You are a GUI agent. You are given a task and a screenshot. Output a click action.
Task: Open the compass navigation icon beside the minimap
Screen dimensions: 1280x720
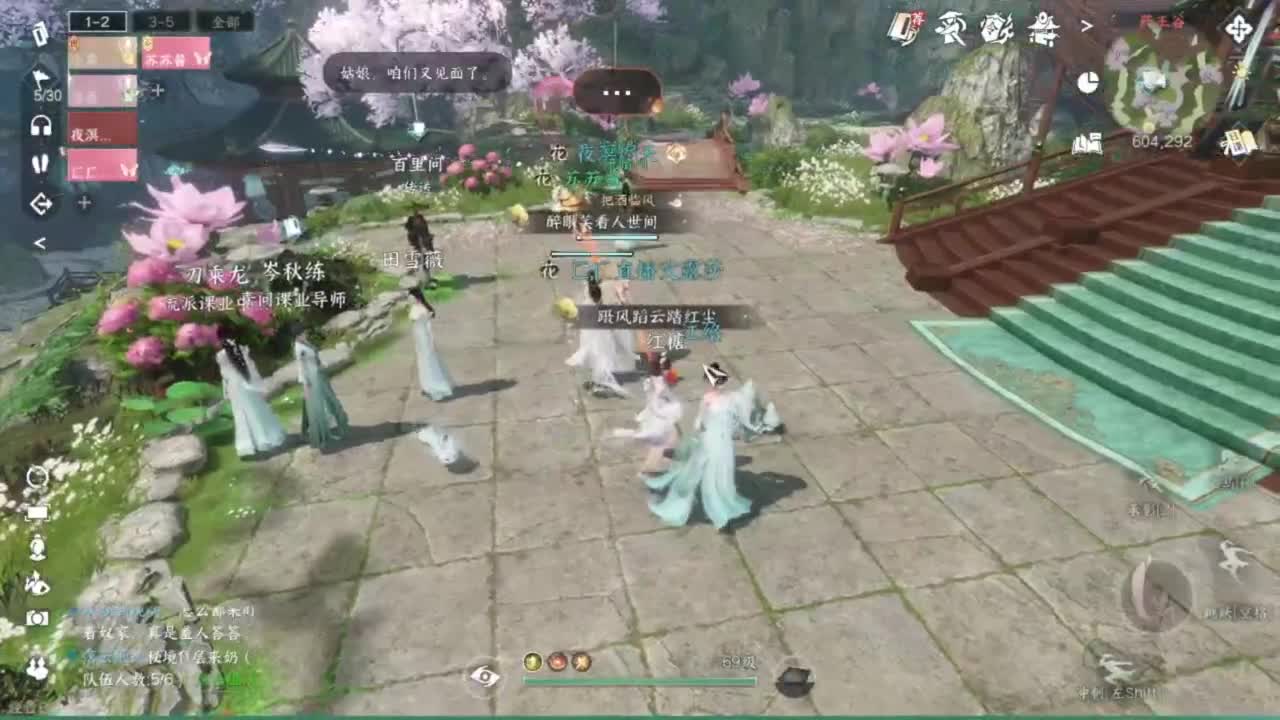click(x=1240, y=27)
